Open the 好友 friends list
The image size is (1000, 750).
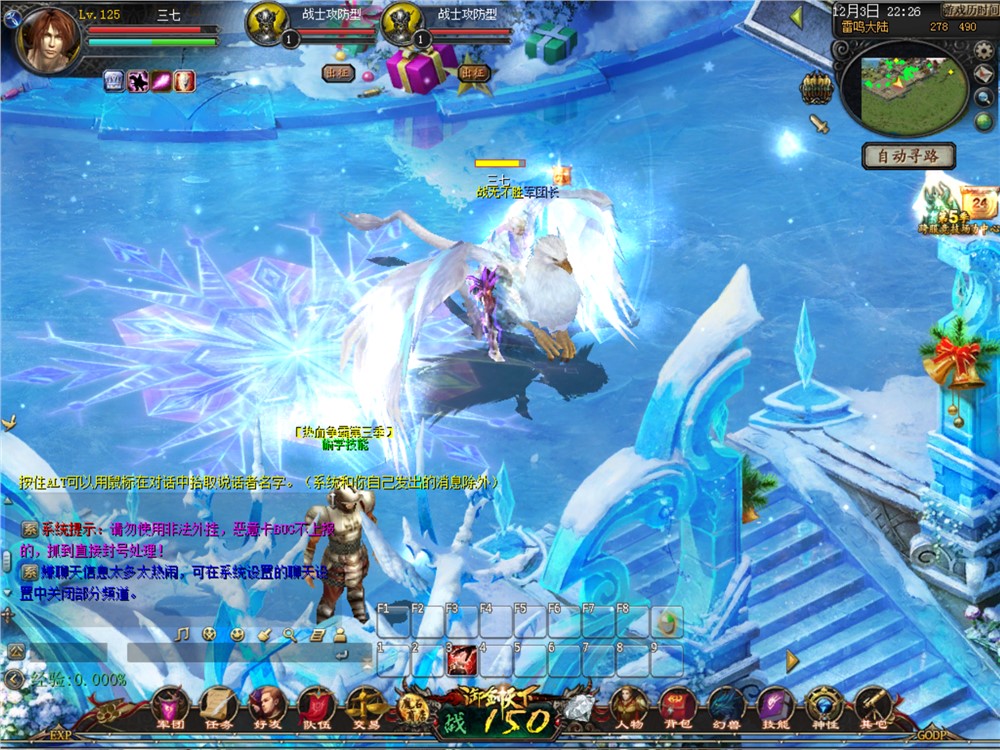(x=266, y=704)
